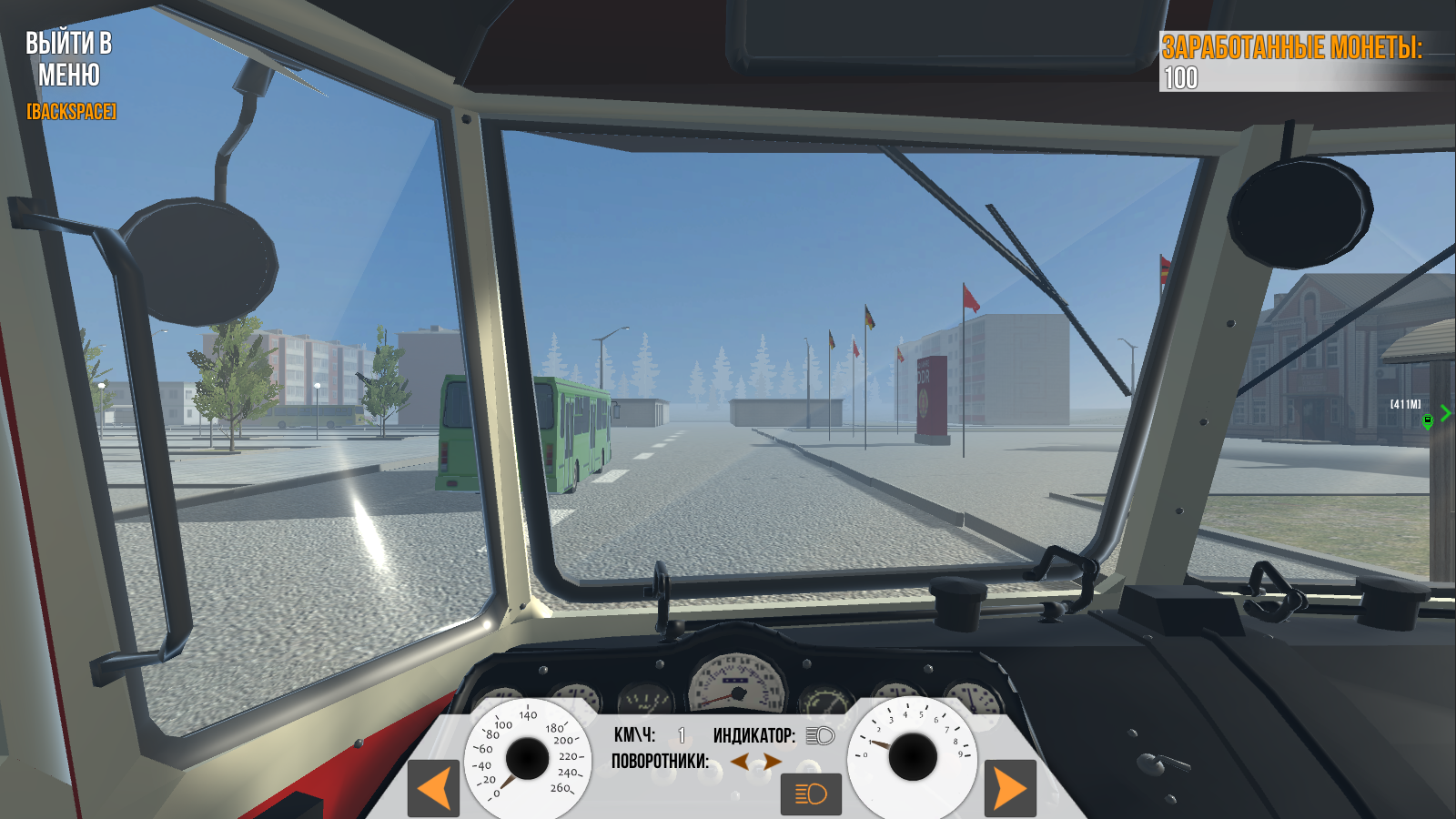
Task: Click the ЗАРАБОТАННЫЕ МОНЕТЫ heading
Action: (1293, 46)
